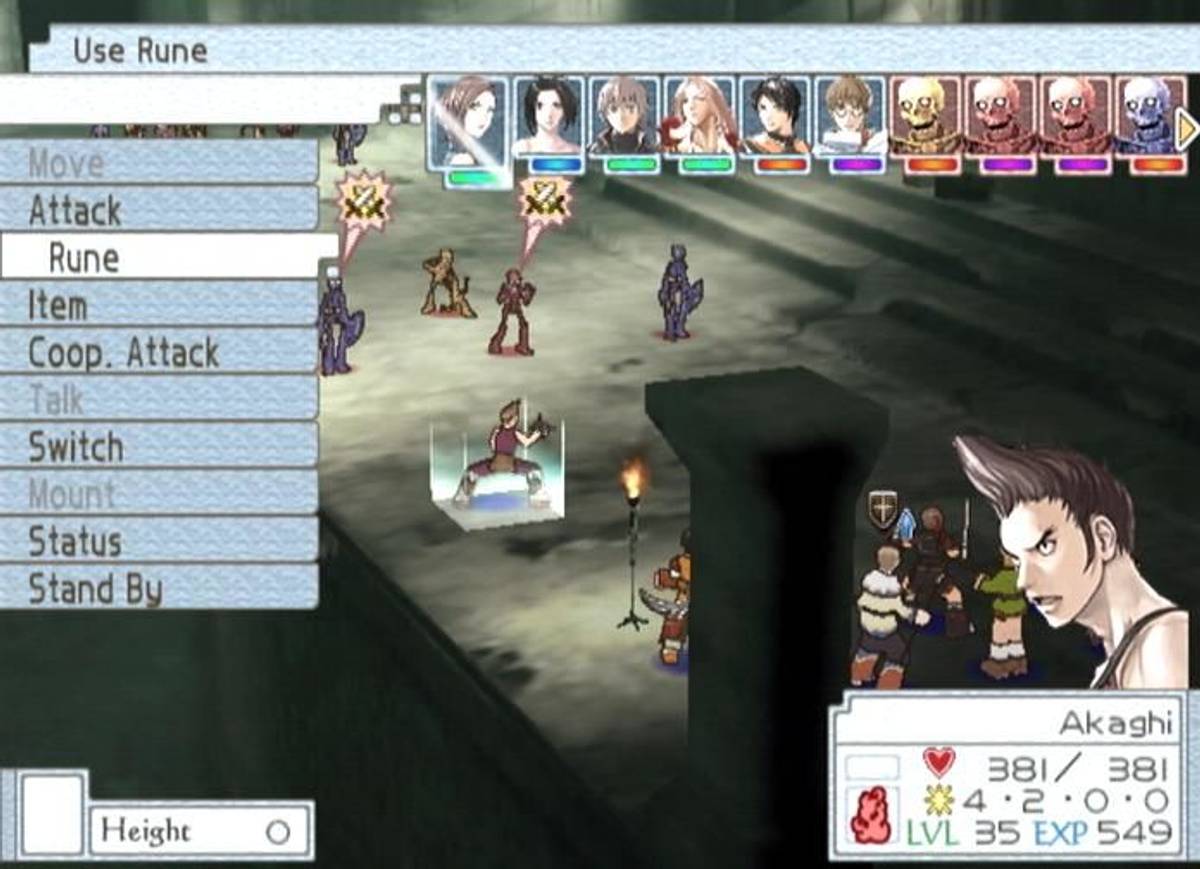Image resolution: width=1200 pixels, height=869 pixels.
Task: Click the greyed-out Move command
Action: point(160,163)
